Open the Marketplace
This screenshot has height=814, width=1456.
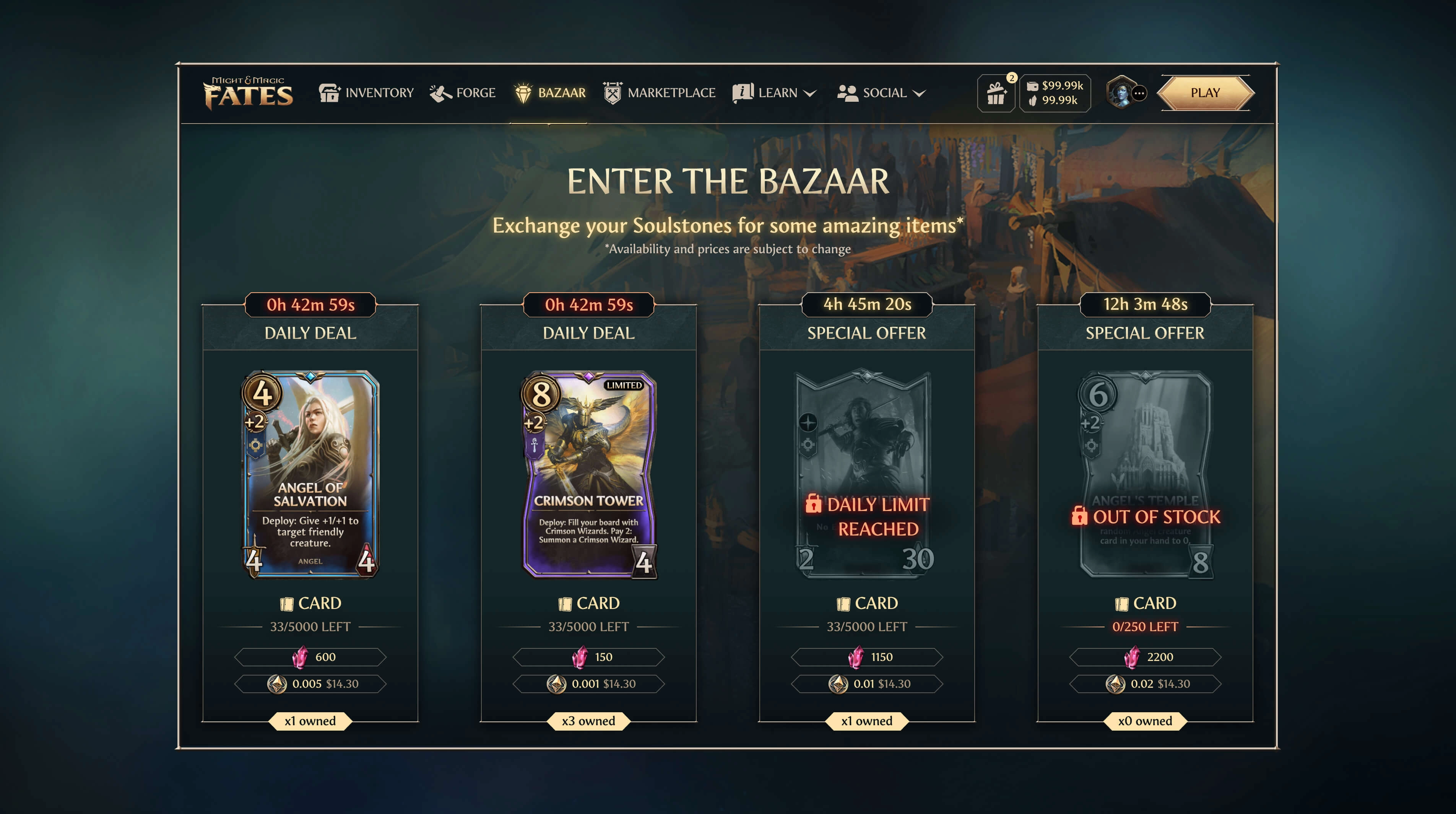pyautogui.click(x=659, y=93)
